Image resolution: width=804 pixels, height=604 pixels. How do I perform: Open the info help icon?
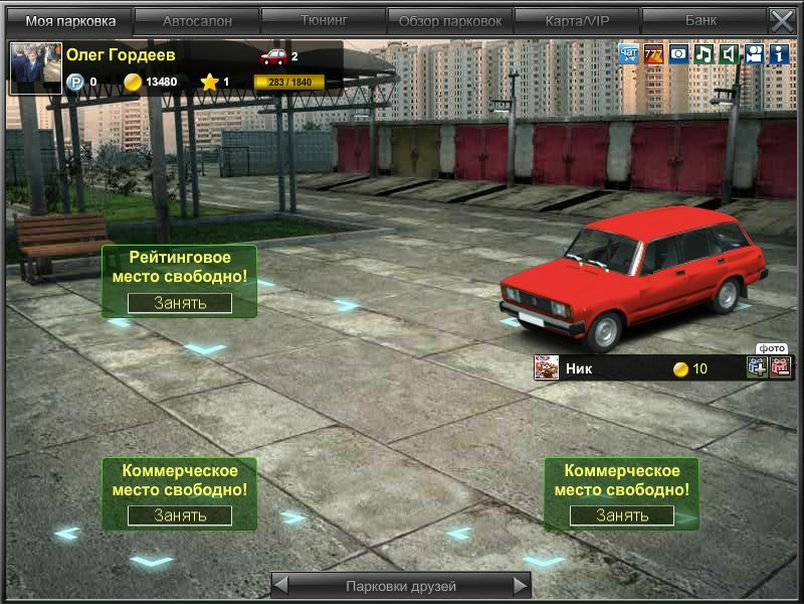point(779,54)
